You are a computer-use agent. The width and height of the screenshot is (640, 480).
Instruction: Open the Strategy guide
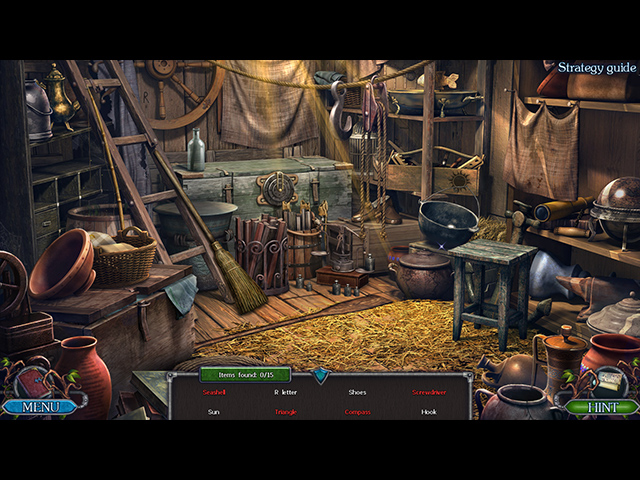(597, 68)
